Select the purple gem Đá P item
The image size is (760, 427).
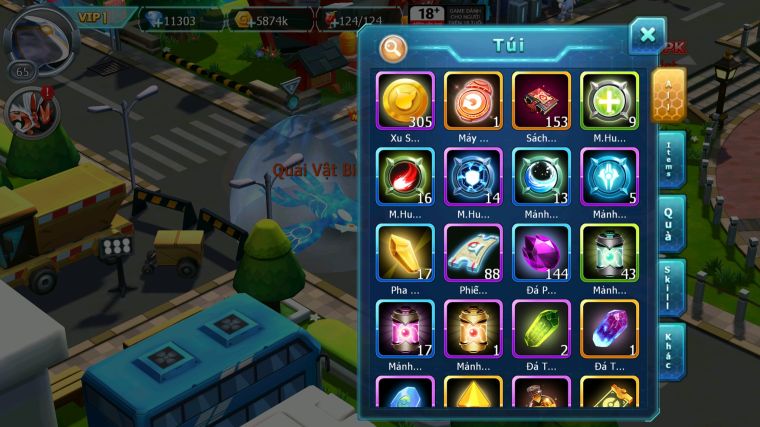pos(541,252)
